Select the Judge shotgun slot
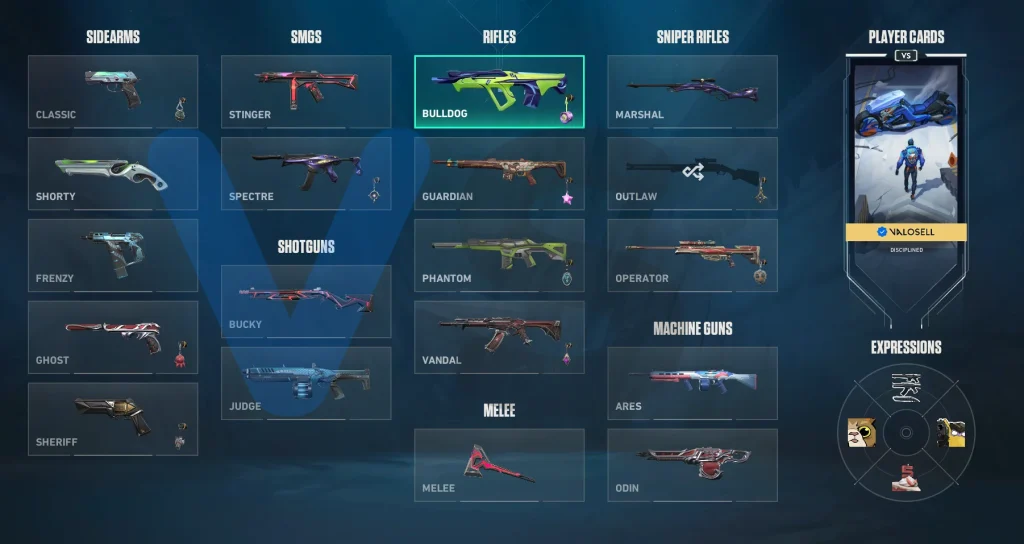The image size is (1024, 544). point(306,384)
